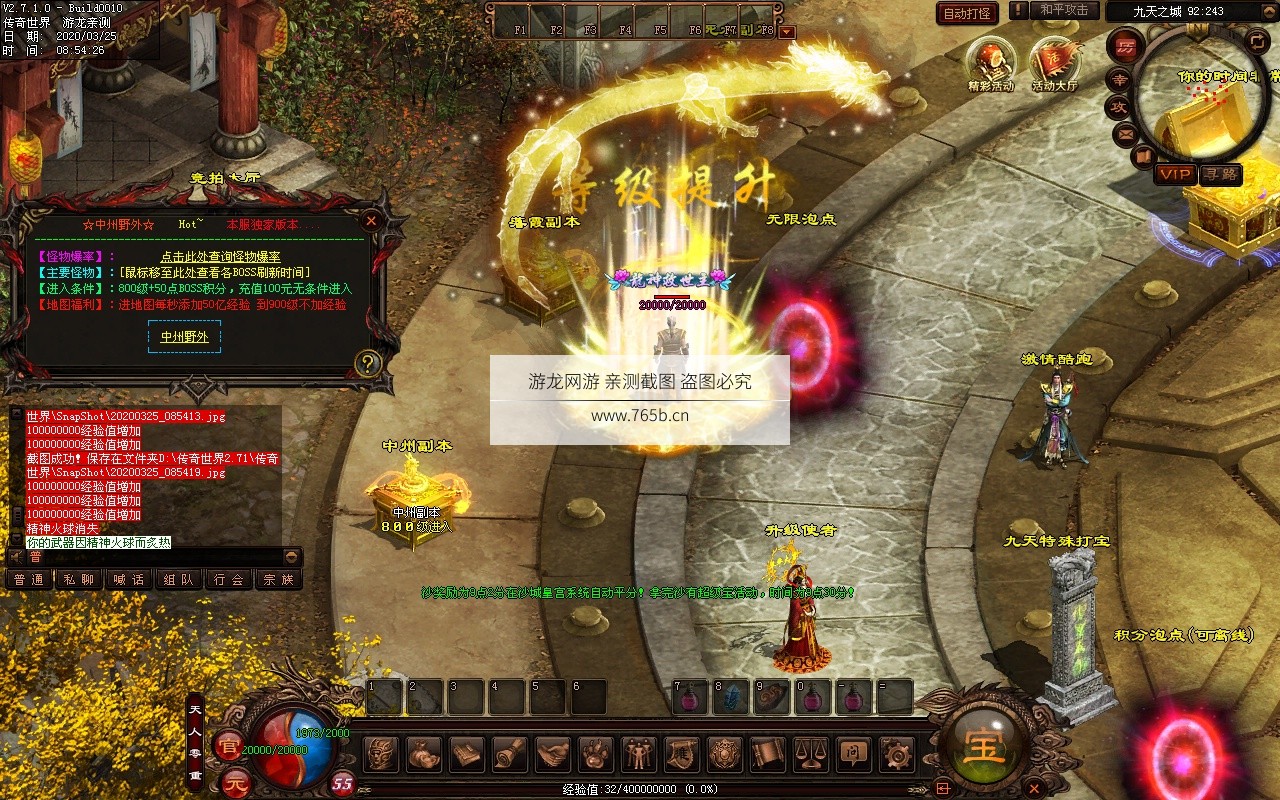Open the monster drop rate query link
The width and height of the screenshot is (1280, 800).
pos(220,257)
